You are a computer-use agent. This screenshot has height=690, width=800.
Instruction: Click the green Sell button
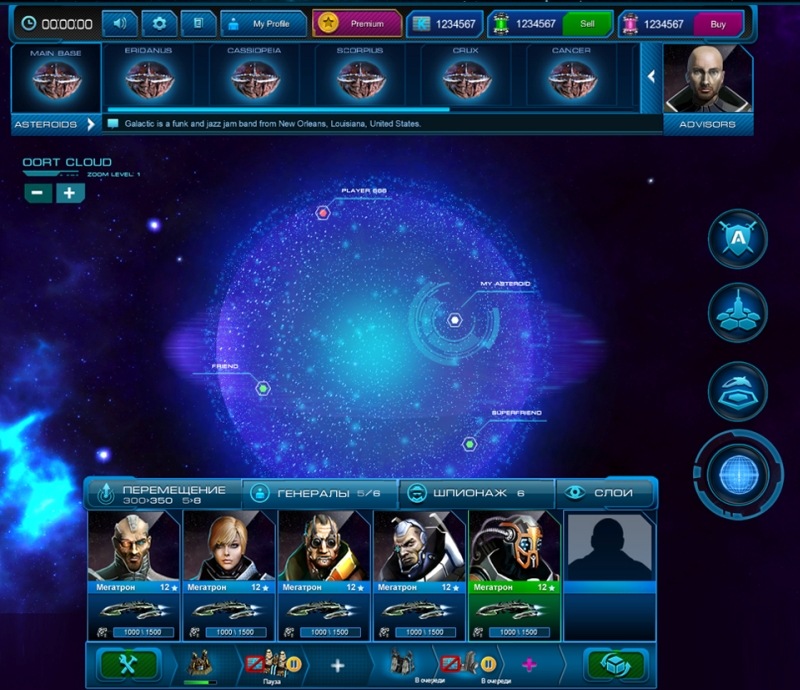(x=587, y=23)
